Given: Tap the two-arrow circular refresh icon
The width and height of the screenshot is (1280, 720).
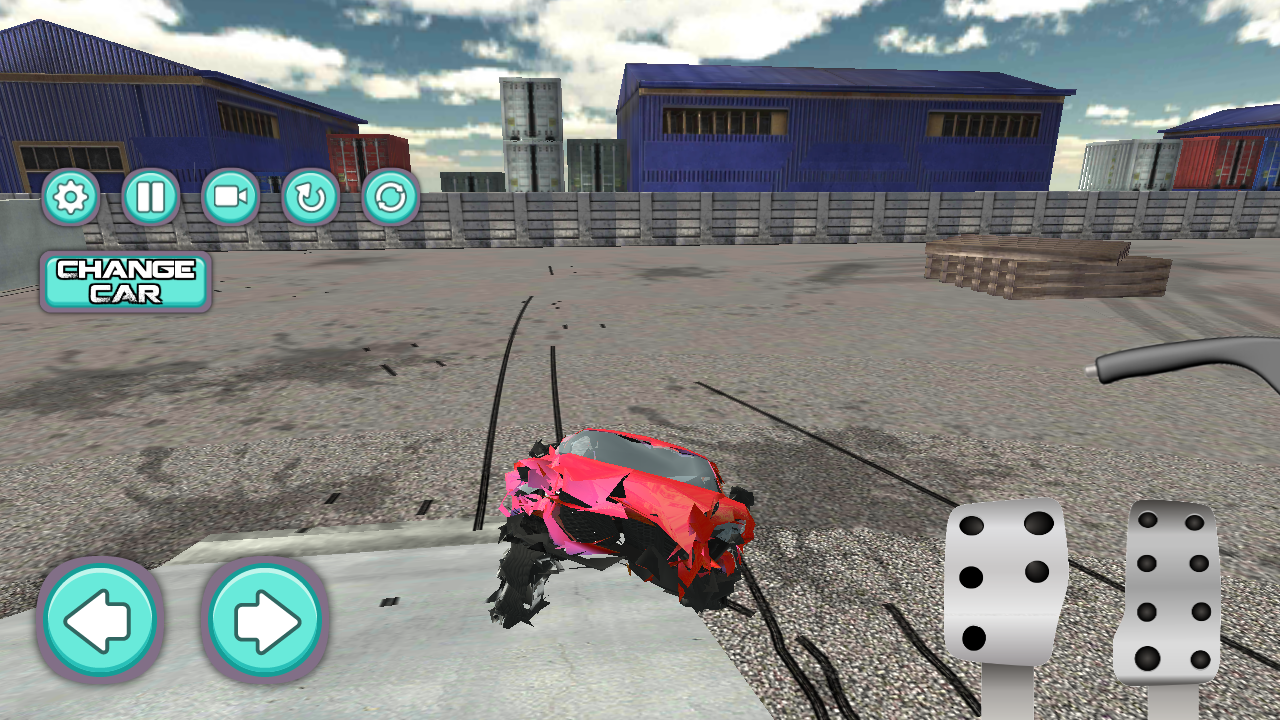Looking at the screenshot, I should point(390,197).
